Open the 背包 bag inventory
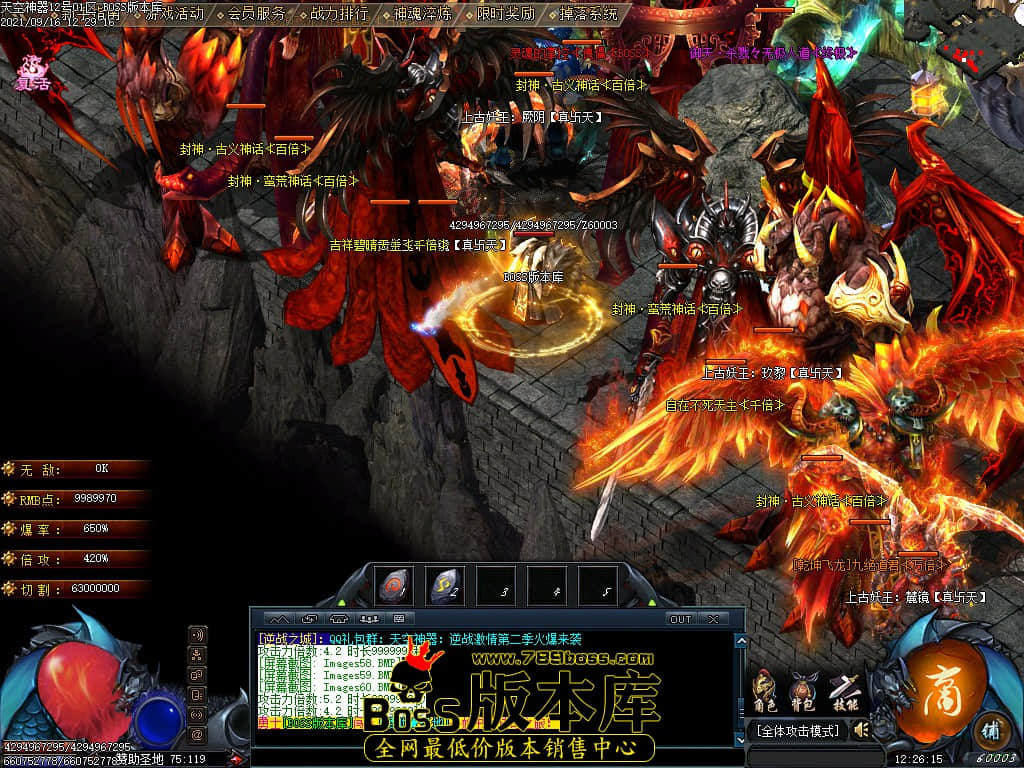1024x768 pixels. click(801, 690)
